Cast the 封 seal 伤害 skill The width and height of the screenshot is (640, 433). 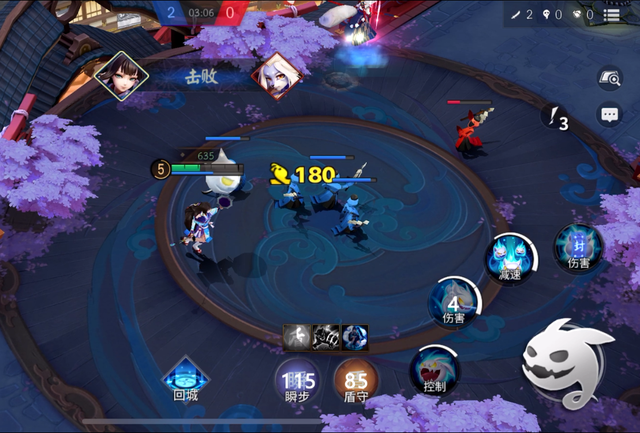579,247
